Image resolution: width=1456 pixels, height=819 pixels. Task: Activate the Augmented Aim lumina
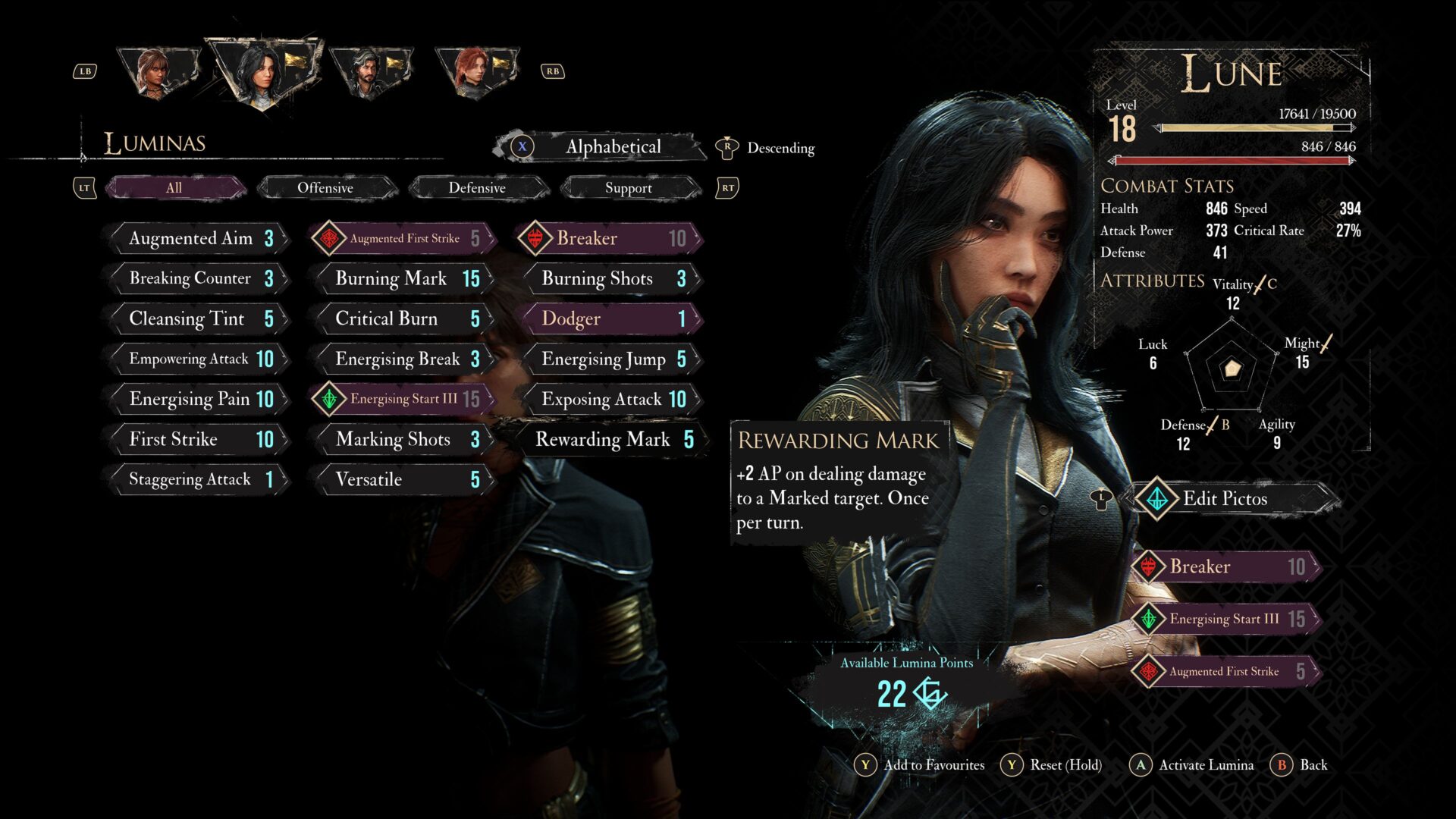(199, 238)
